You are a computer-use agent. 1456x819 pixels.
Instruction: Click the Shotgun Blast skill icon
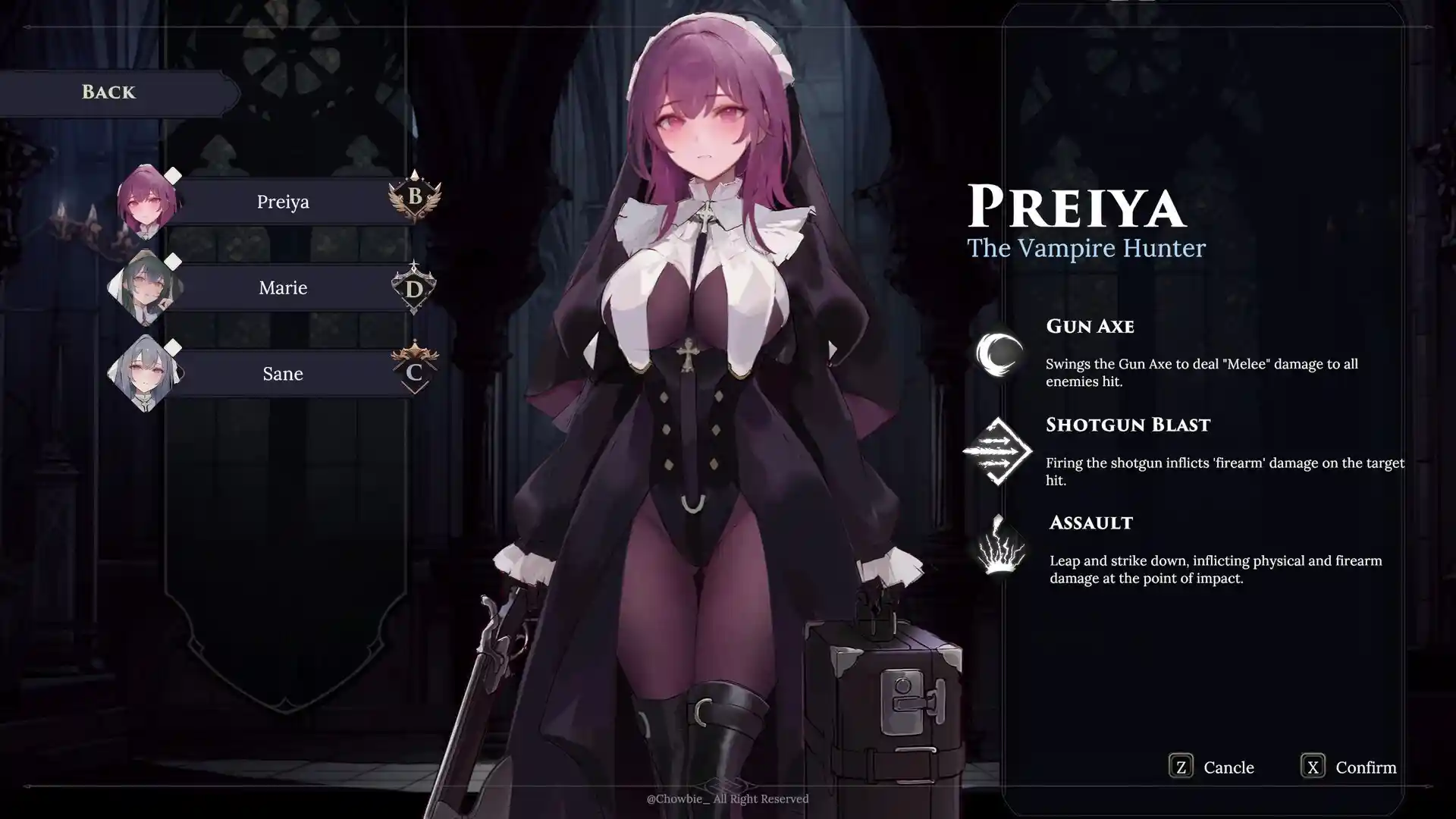(x=999, y=453)
